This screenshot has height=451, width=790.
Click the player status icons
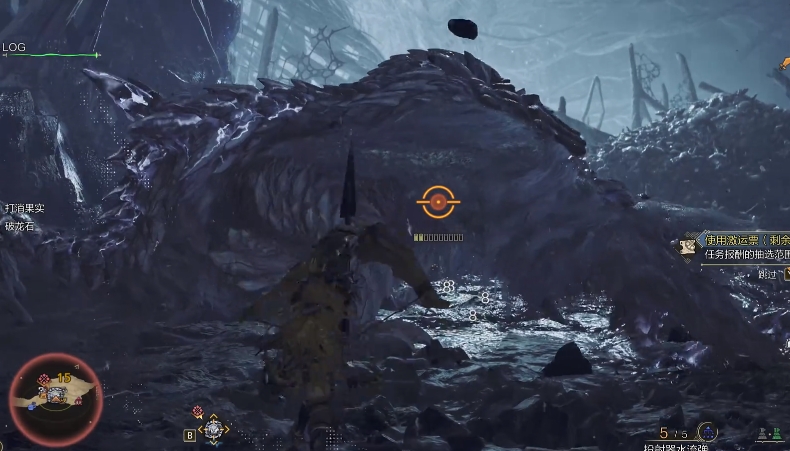coord(769,435)
